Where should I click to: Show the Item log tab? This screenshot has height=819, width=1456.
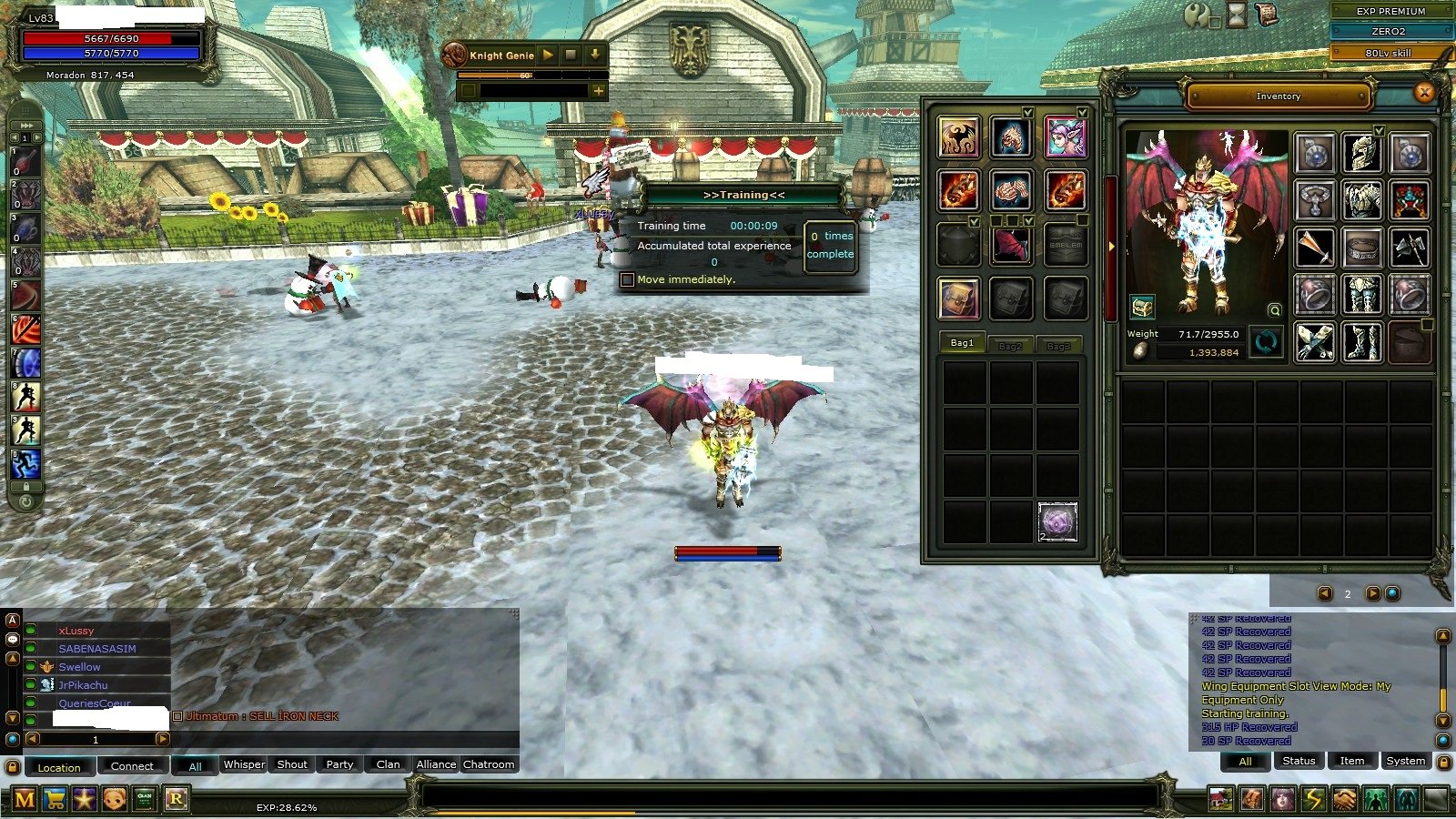1351,761
